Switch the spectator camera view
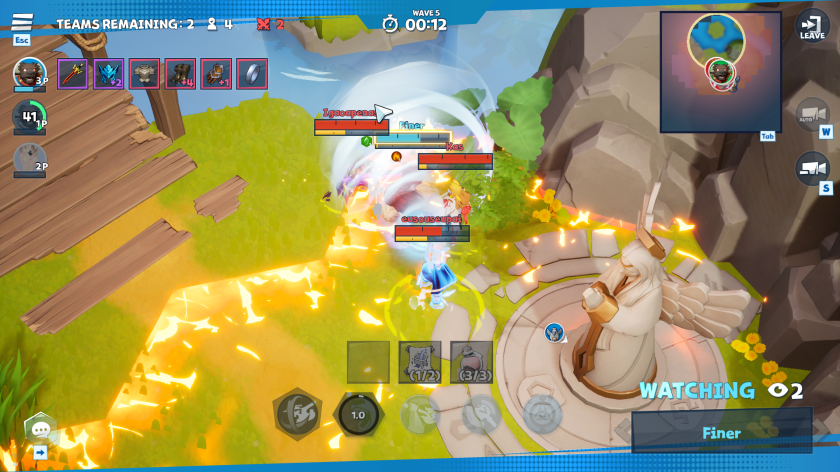 tap(812, 169)
